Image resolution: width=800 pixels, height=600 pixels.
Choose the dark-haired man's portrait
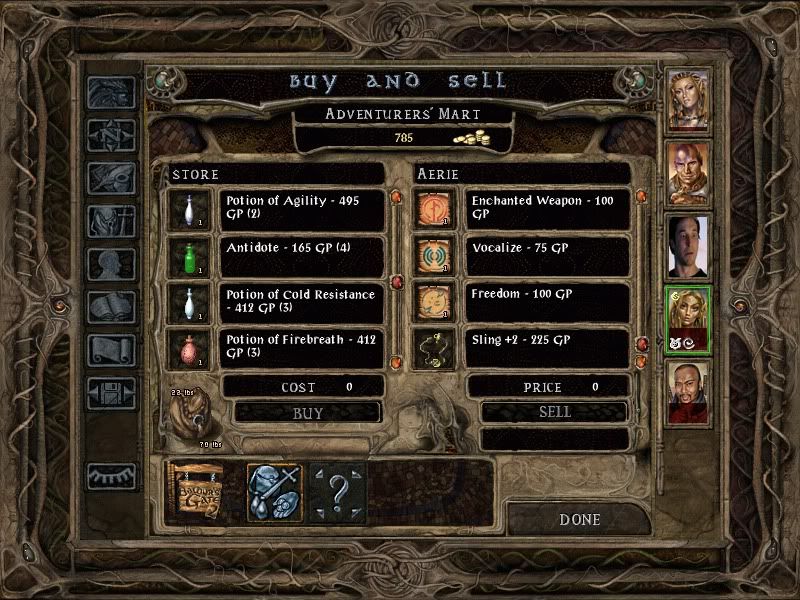[x=688, y=247]
